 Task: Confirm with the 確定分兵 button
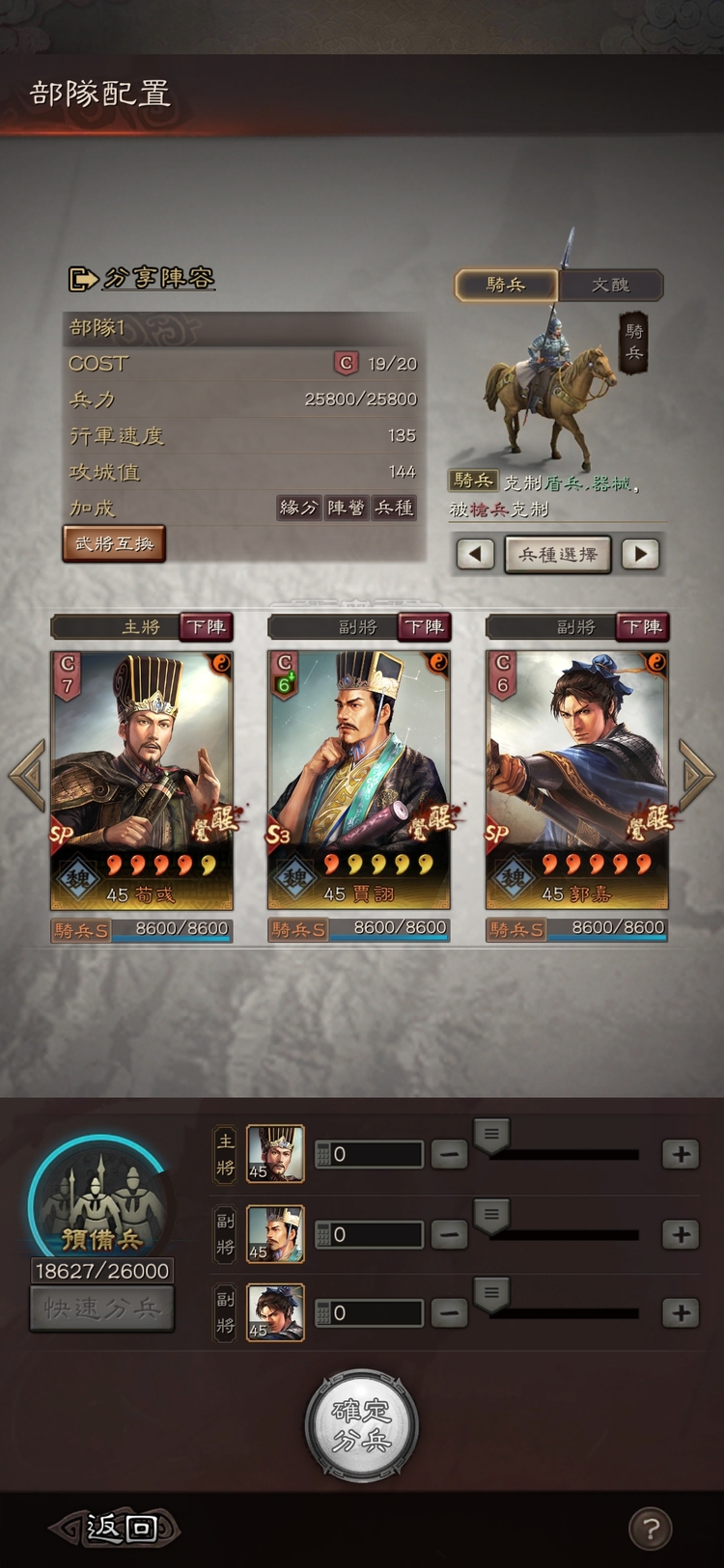(x=361, y=1425)
